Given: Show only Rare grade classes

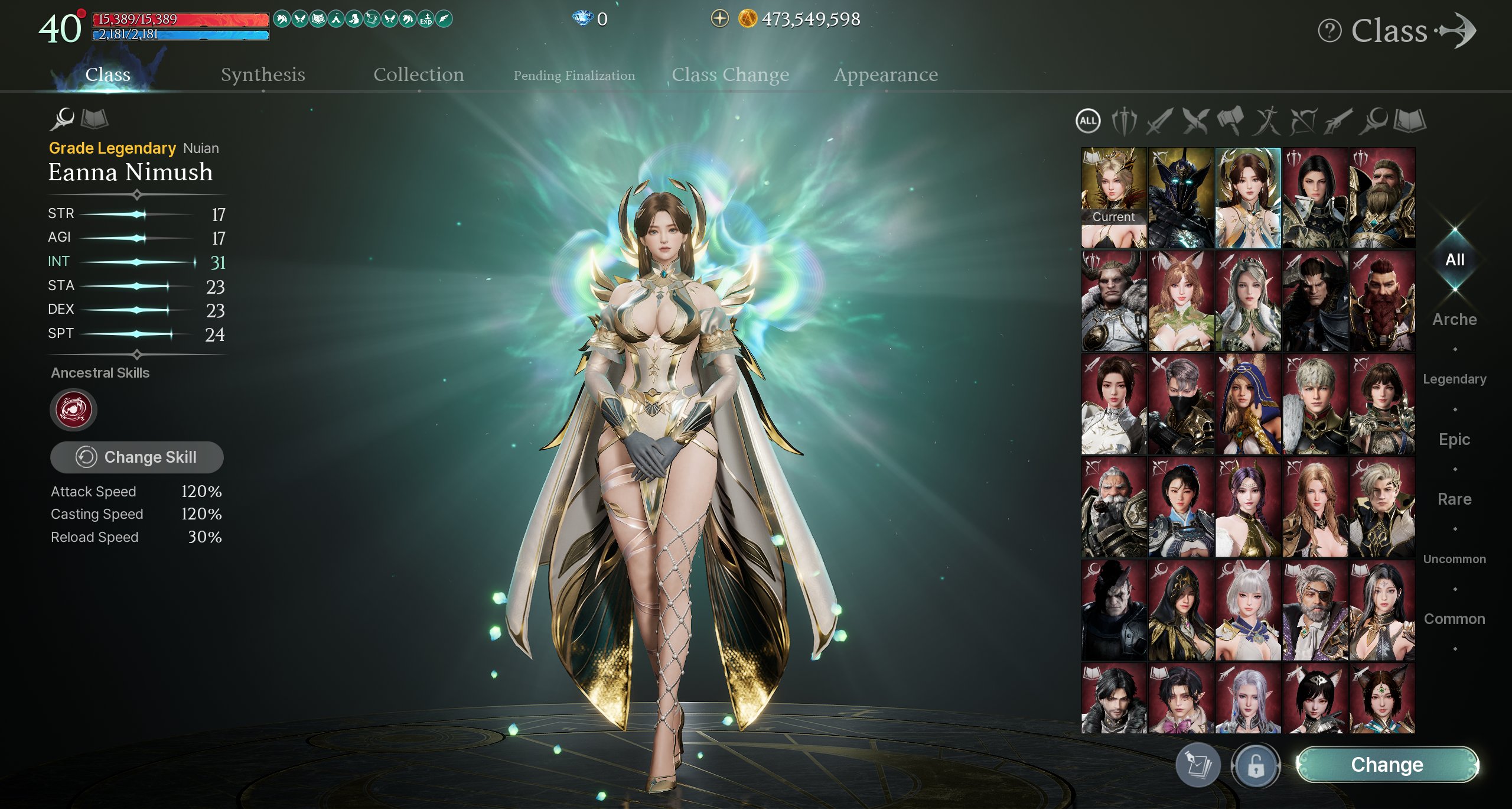Looking at the screenshot, I should coord(1454,499).
